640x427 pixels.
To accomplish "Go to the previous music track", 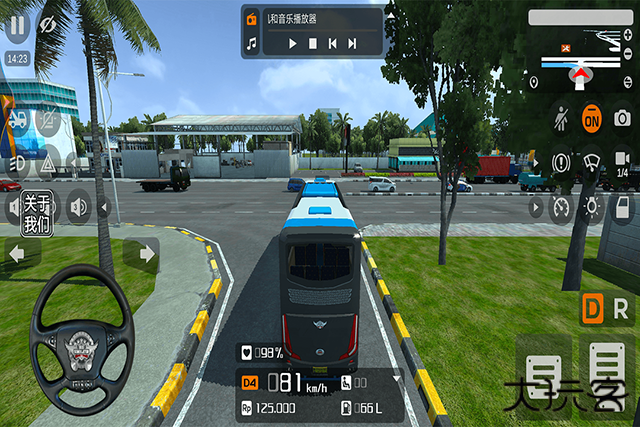I will tap(332, 43).
